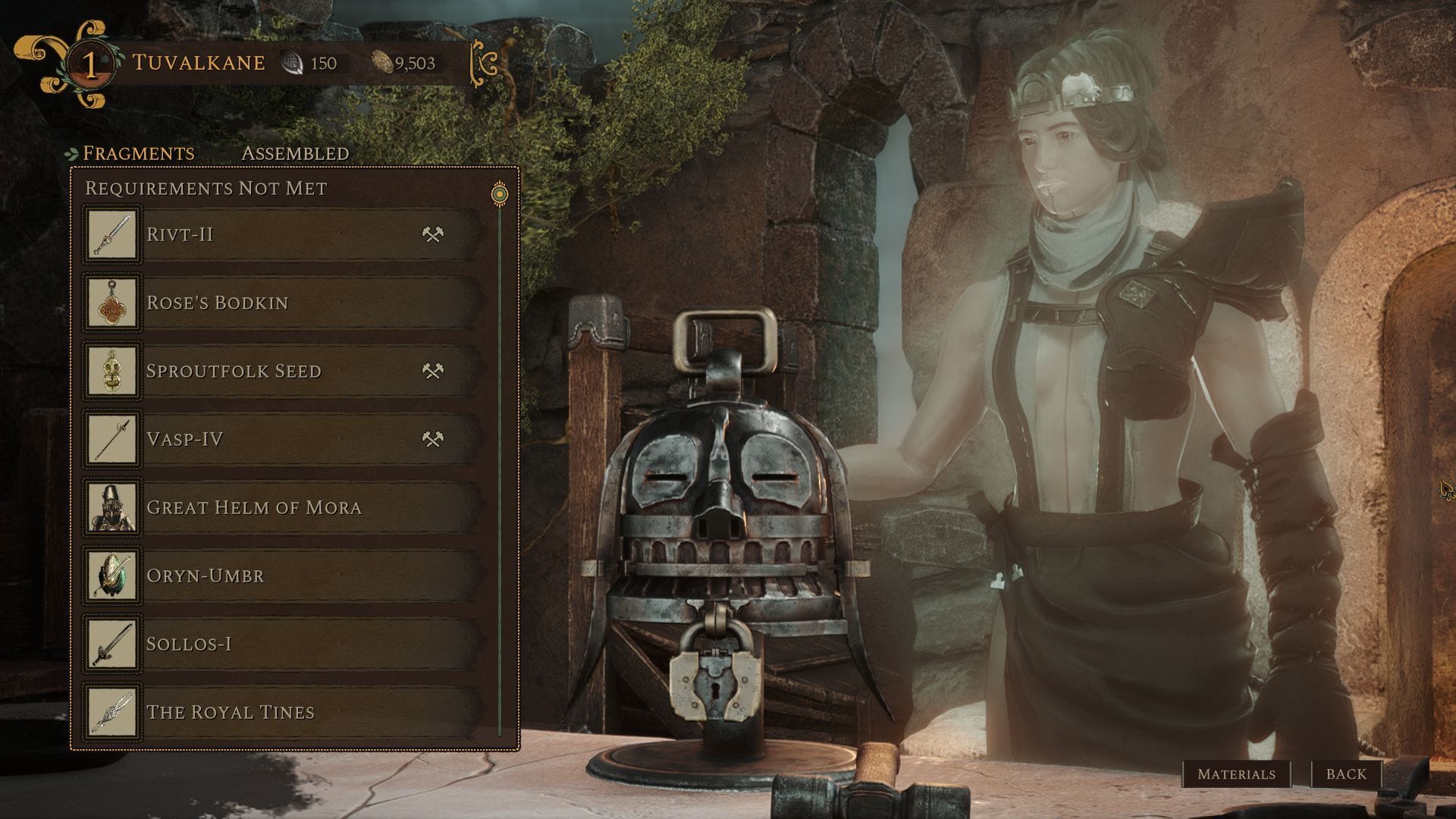Open the sort option atop the fragment list
This screenshot has width=1456, height=819.
click(x=499, y=192)
